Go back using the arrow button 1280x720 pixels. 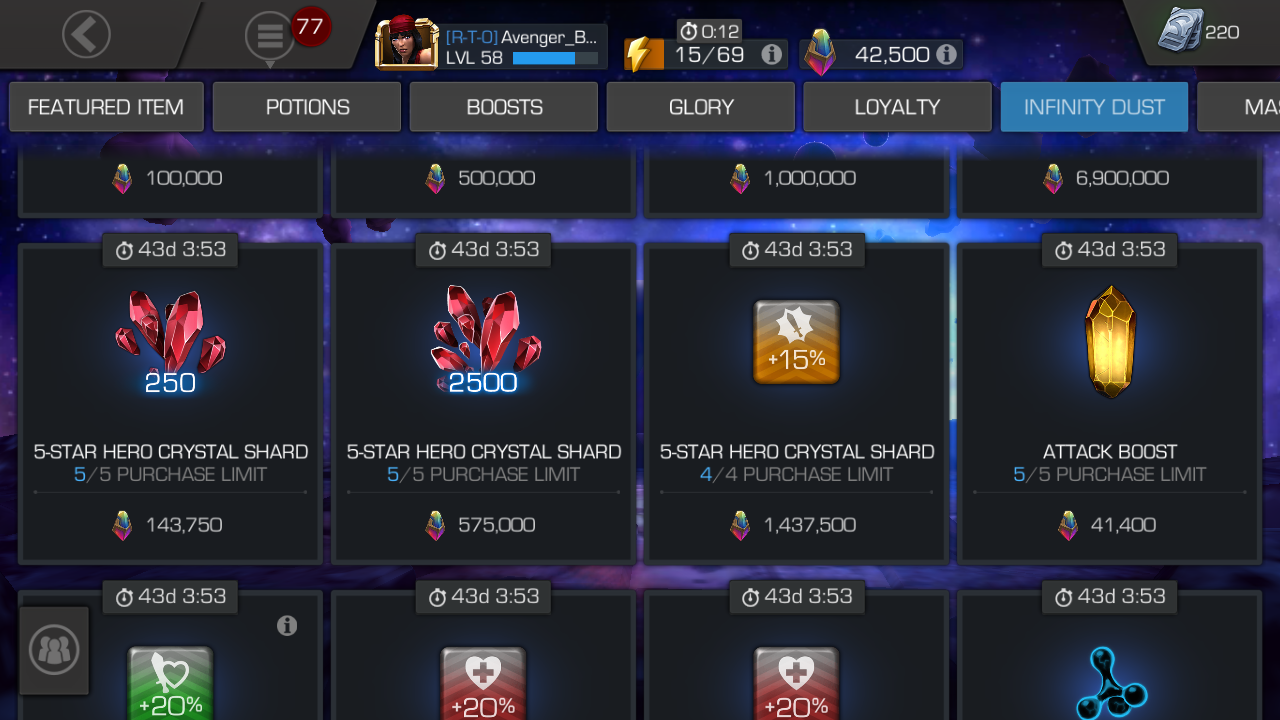coord(86,33)
